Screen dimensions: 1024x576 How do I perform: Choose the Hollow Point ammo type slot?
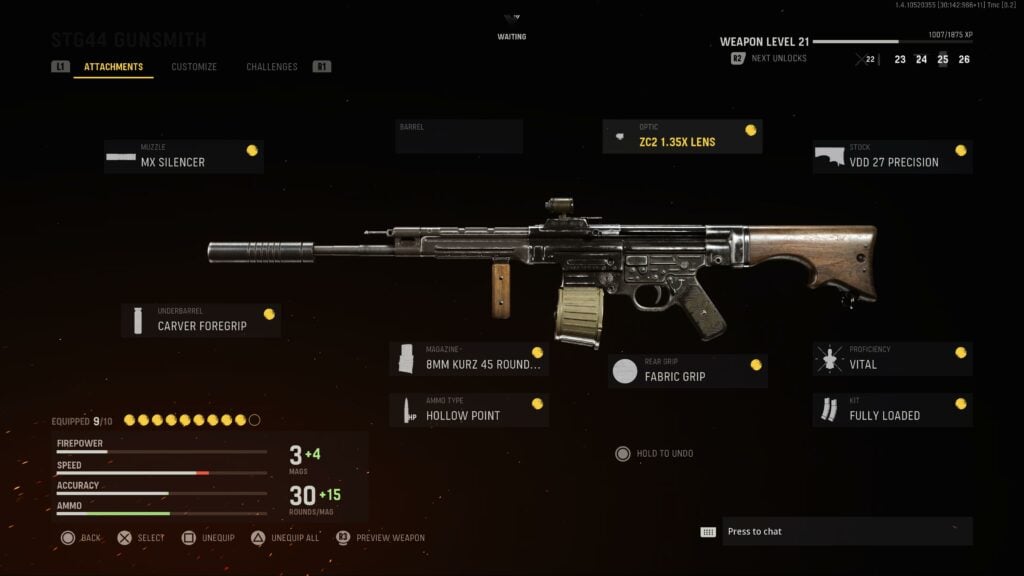[469, 410]
